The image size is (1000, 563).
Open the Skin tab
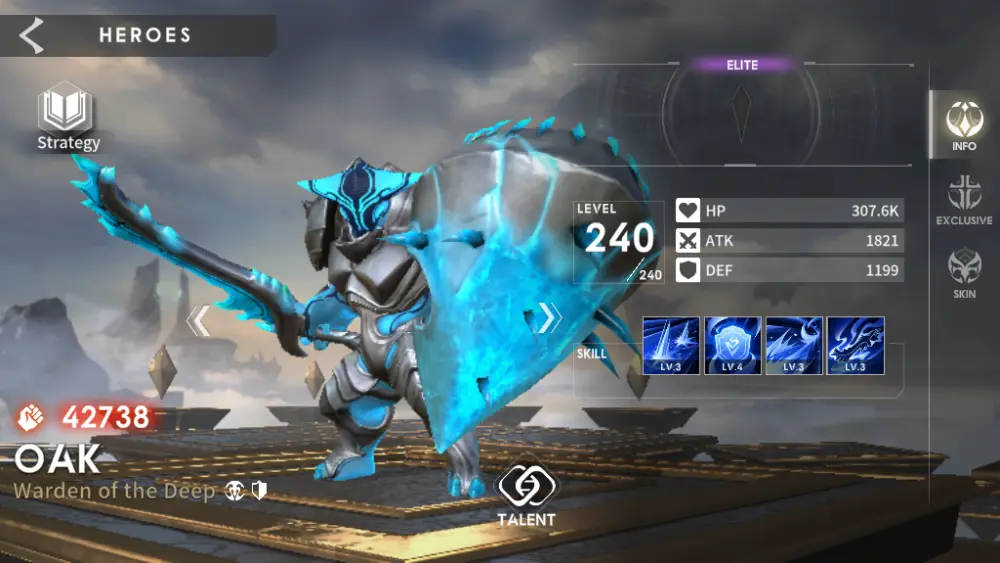964,272
